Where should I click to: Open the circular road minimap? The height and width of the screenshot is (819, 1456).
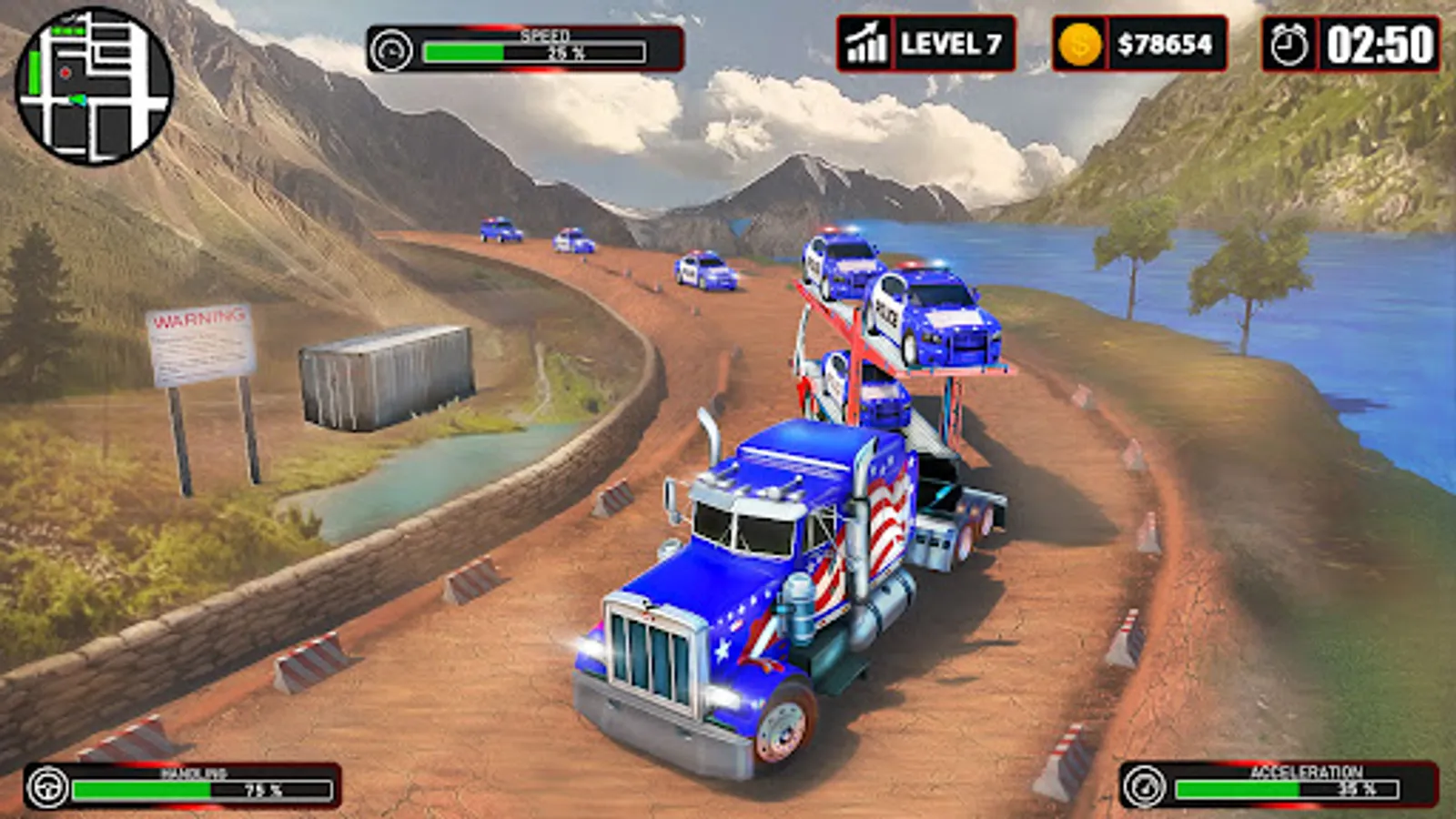[x=94, y=86]
